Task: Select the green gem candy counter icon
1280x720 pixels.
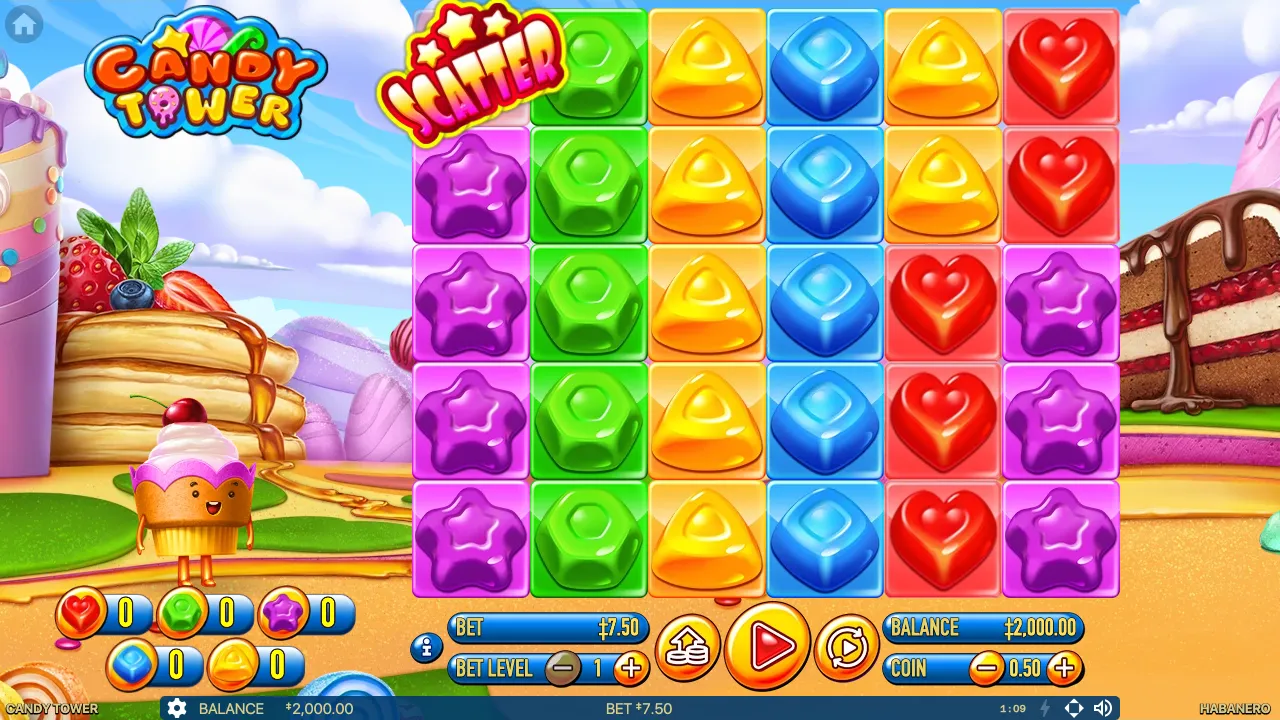Action: coord(180,614)
